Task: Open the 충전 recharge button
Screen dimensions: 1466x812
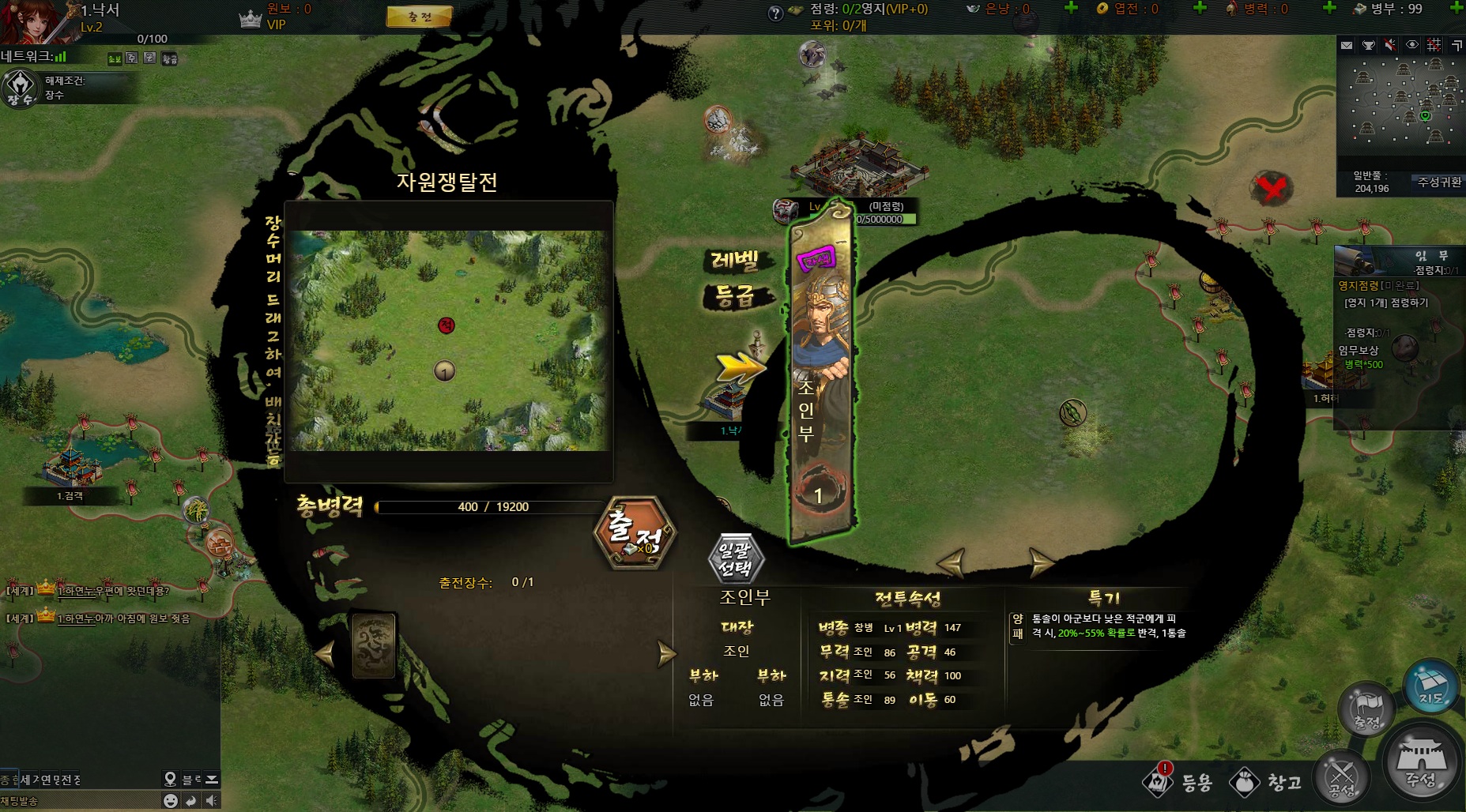Action: 419,17
